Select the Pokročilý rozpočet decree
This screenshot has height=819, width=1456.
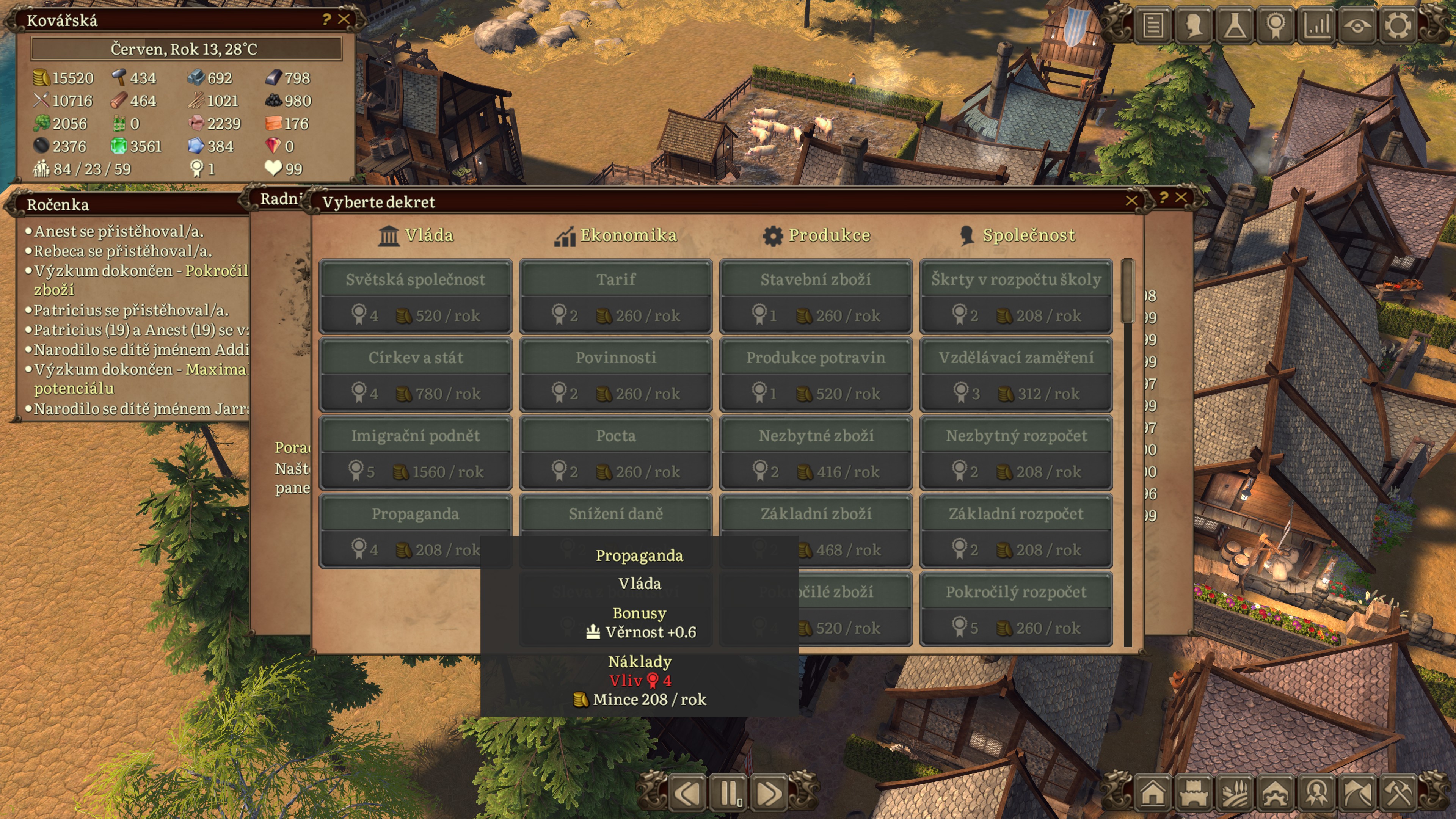coord(1016,609)
